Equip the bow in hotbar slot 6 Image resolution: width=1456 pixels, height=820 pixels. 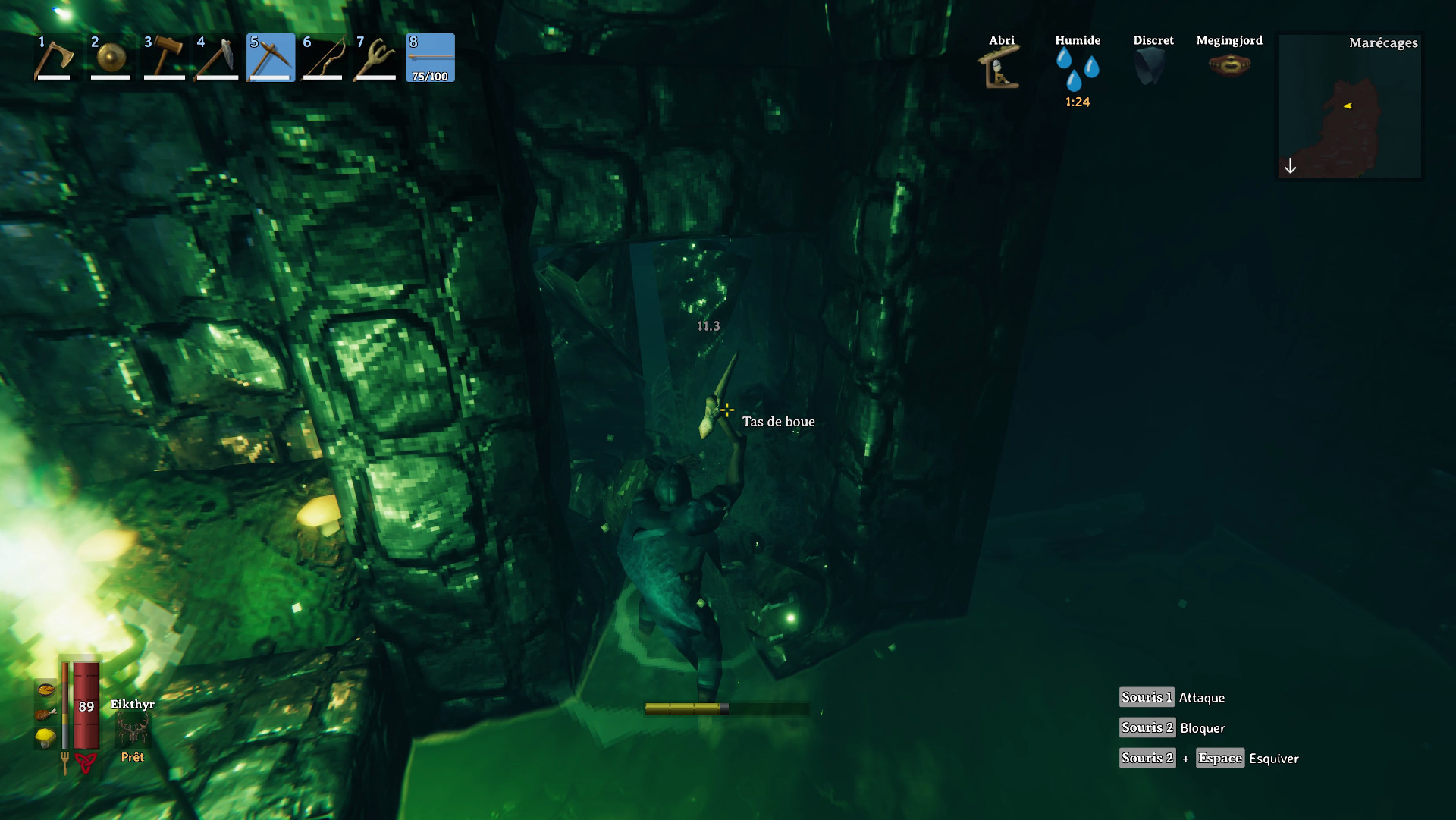(324, 57)
